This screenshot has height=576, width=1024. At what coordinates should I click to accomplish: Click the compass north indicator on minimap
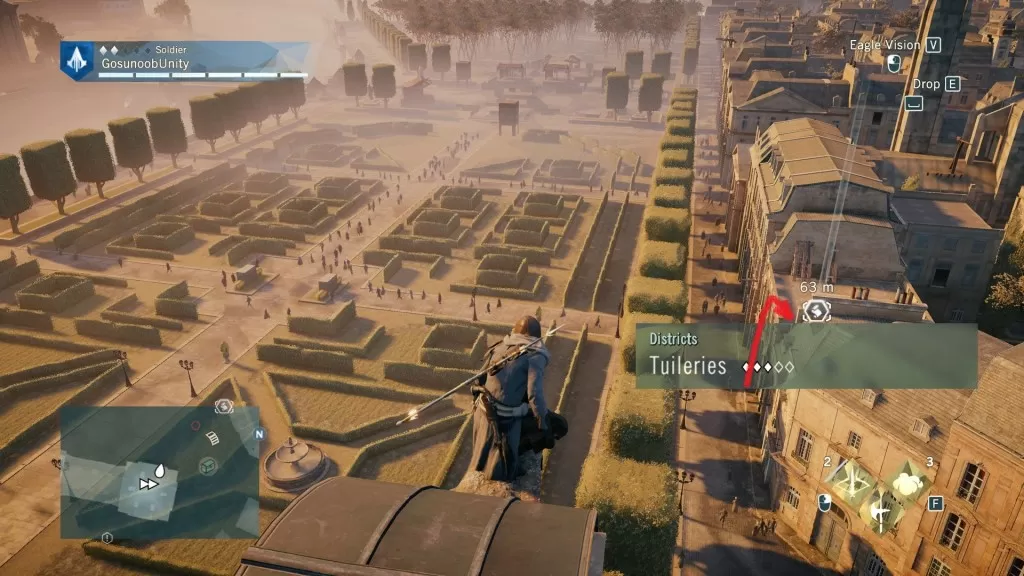coord(259,435)
